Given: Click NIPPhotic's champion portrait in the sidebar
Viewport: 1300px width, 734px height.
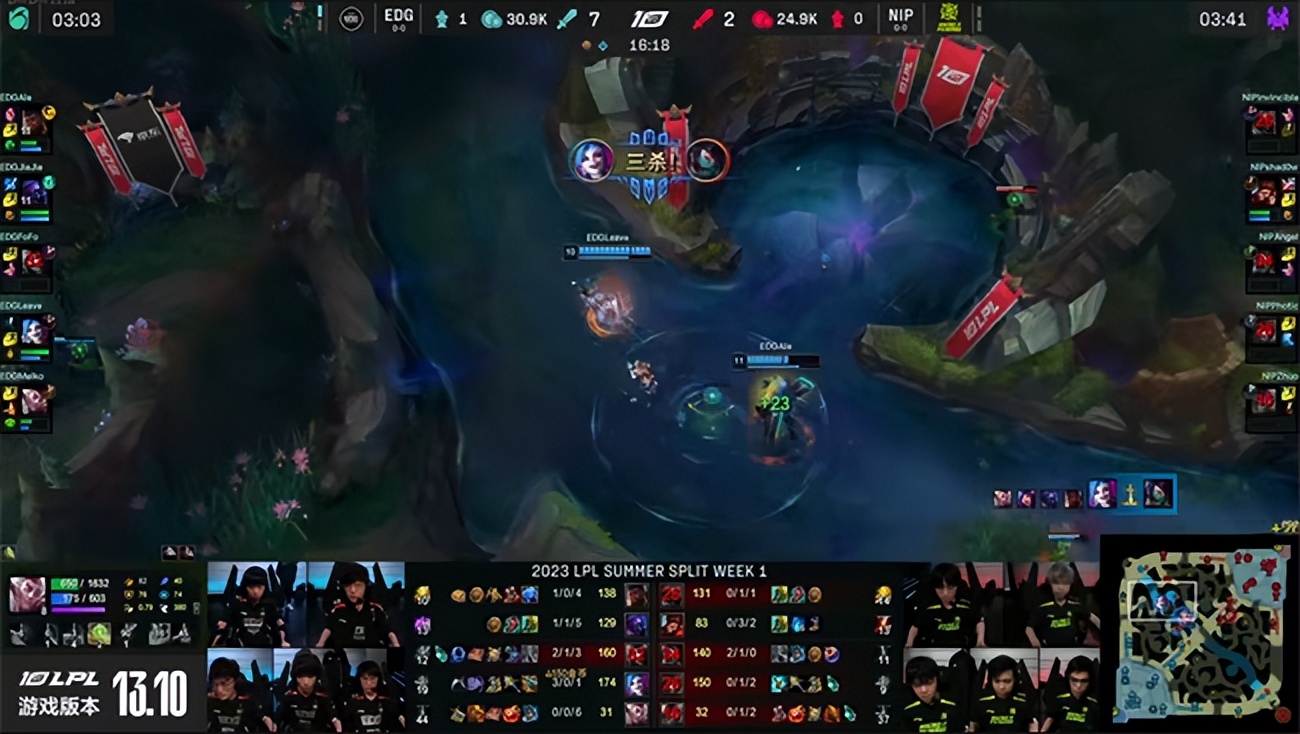Looking at the screenshot, I should point(1264,331).
